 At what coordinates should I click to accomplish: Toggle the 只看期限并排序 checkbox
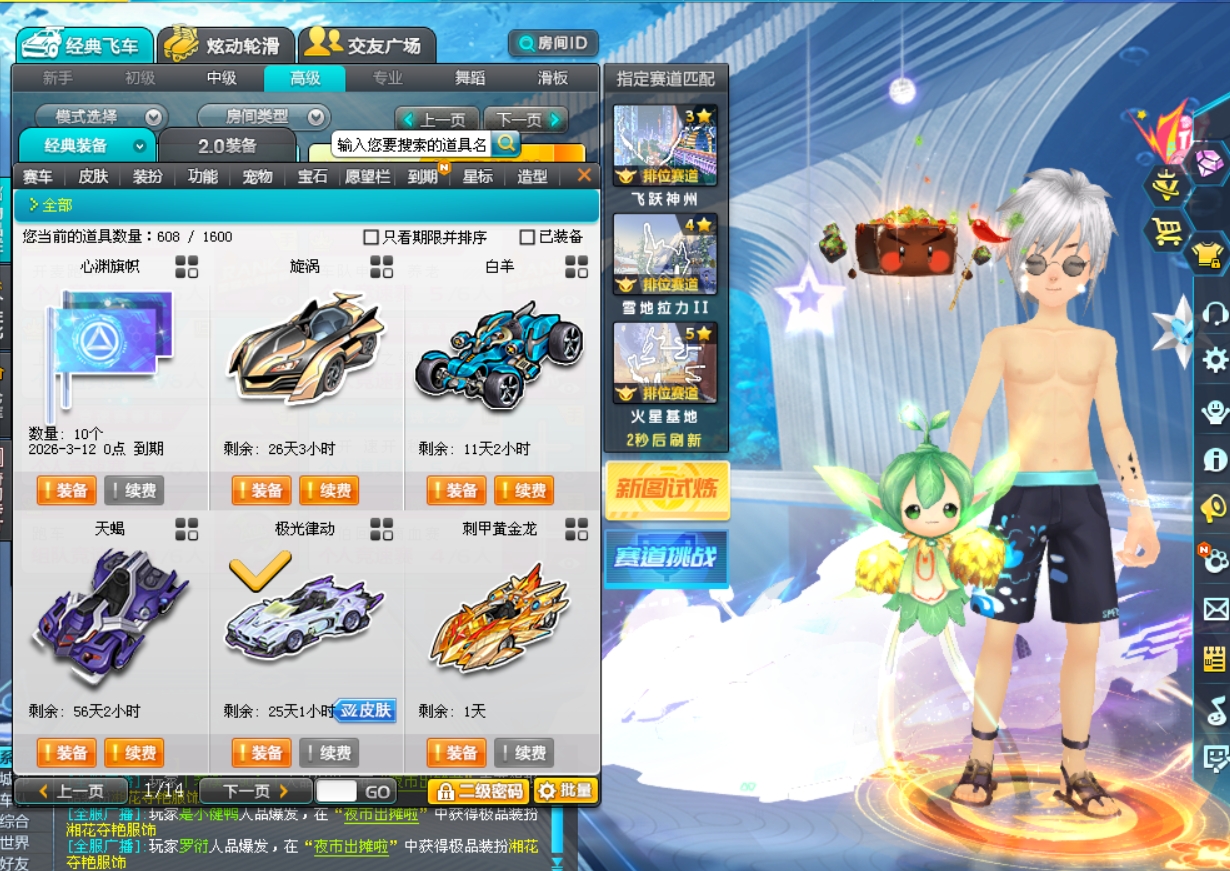pyautogui.click(x=371, y=237)
